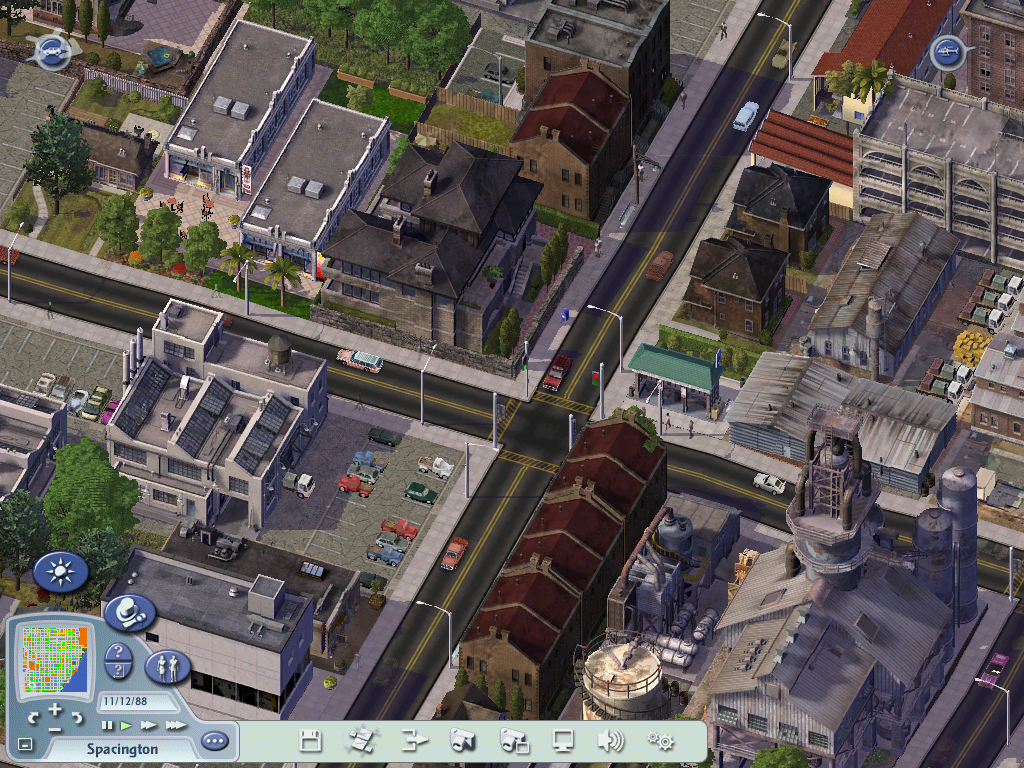Open the My Sim mode button
Screen dimensions: 1024x768
pos(168,667)
